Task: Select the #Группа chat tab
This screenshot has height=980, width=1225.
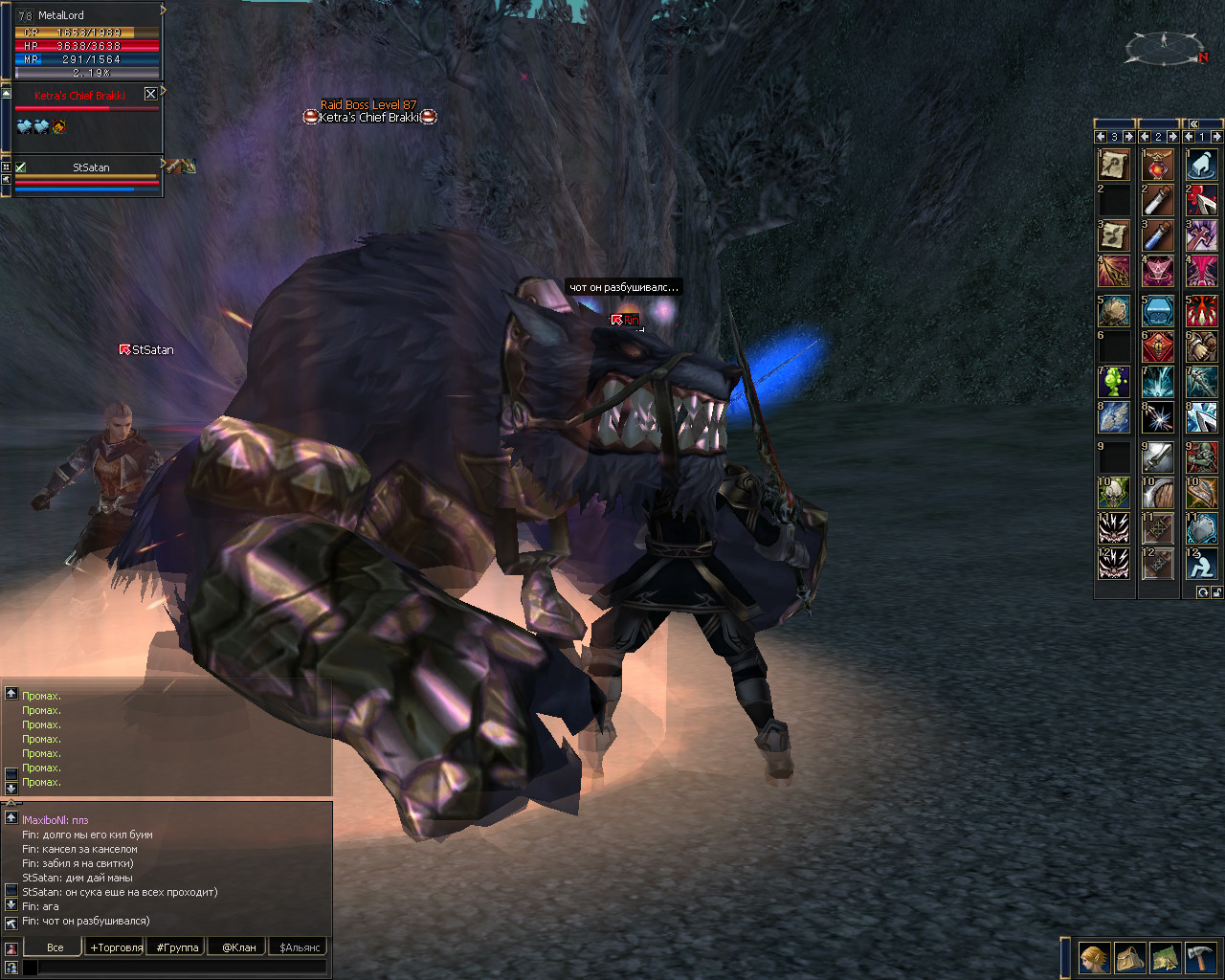Action: pyautogui.click(x=177, y=947)
